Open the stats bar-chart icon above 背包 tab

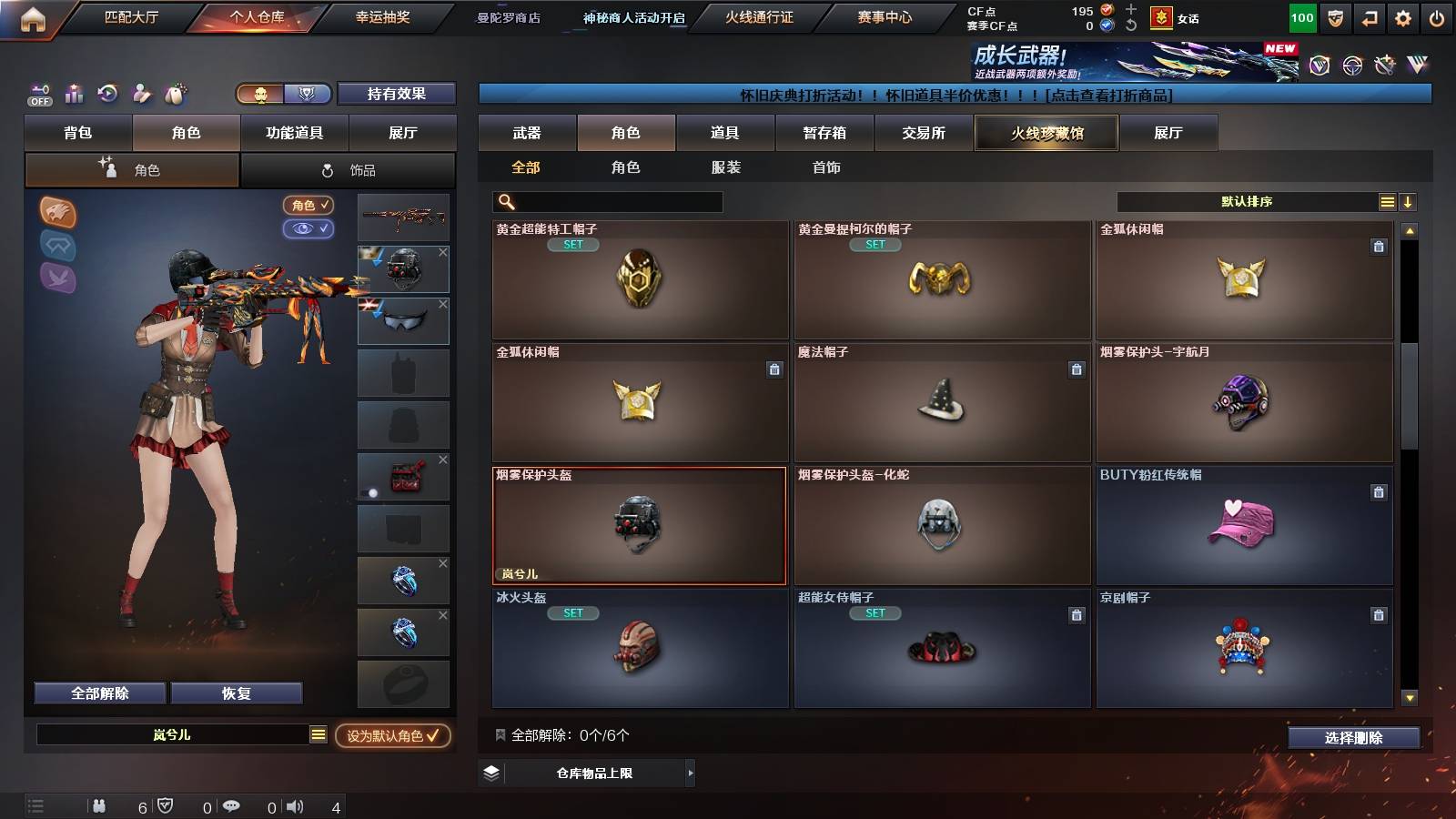(x=74, y=93)
